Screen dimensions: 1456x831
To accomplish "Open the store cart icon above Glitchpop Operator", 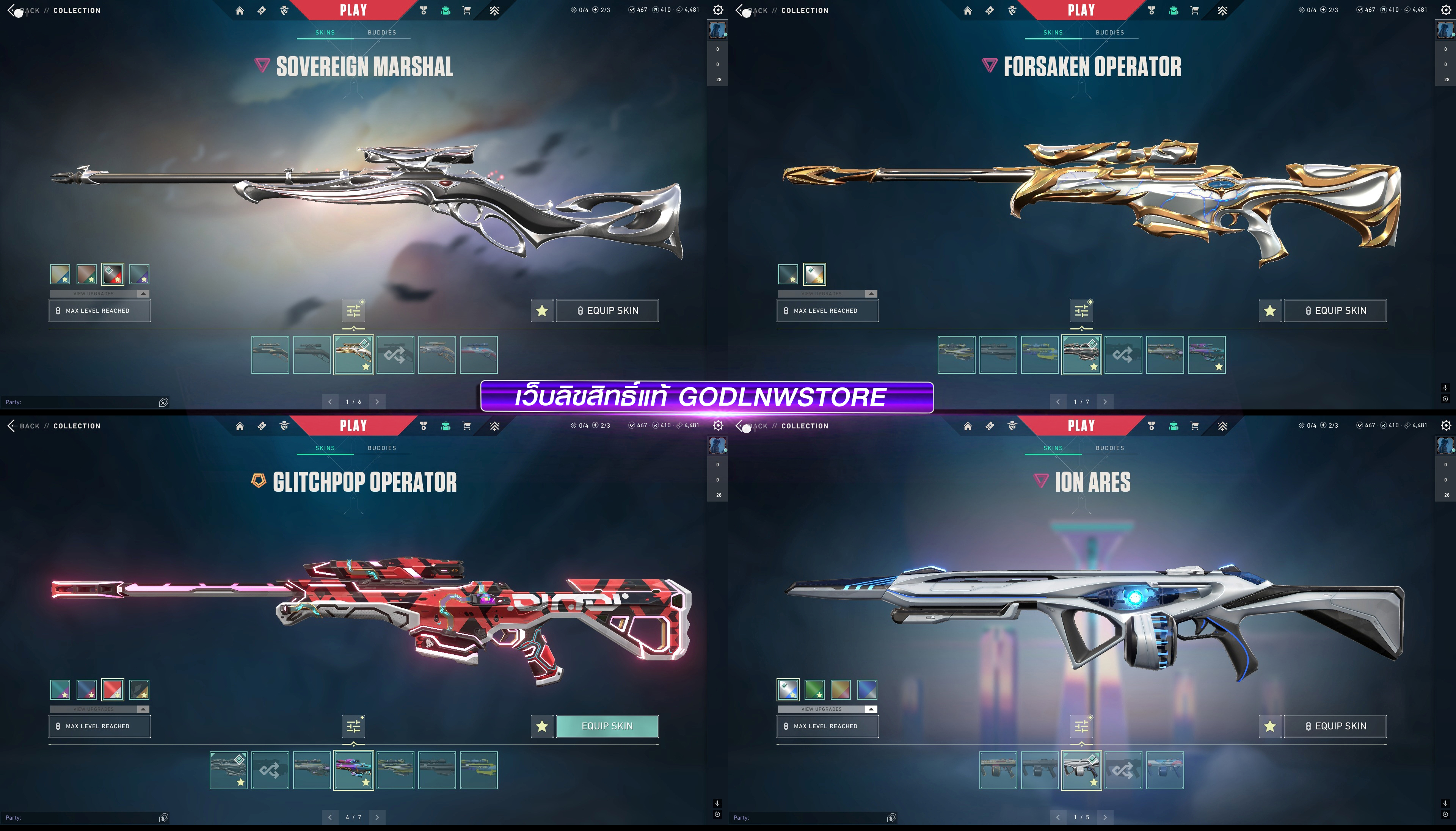I will coord(467,426).
